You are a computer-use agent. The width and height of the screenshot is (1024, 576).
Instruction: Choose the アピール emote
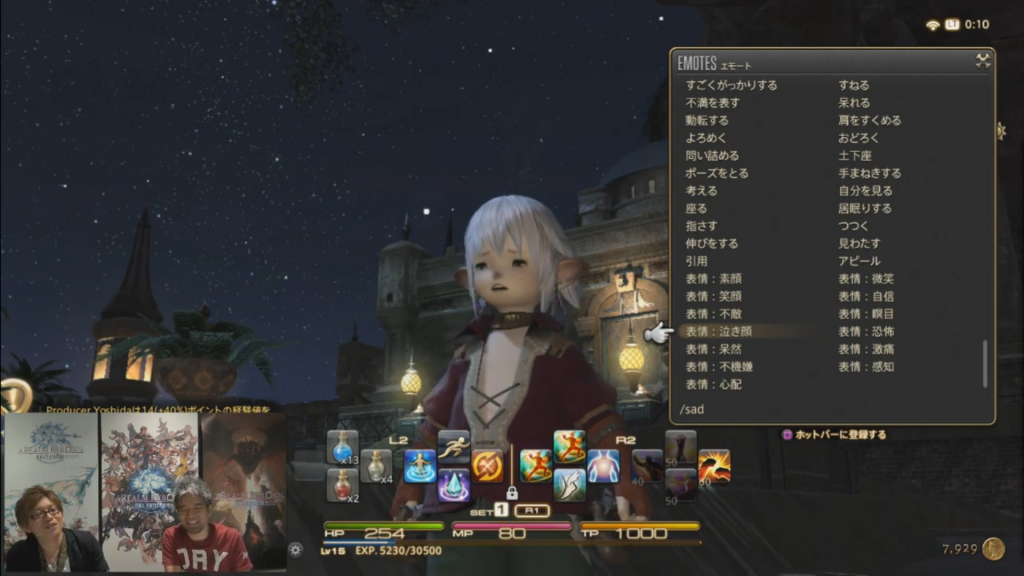pos(859,261)
